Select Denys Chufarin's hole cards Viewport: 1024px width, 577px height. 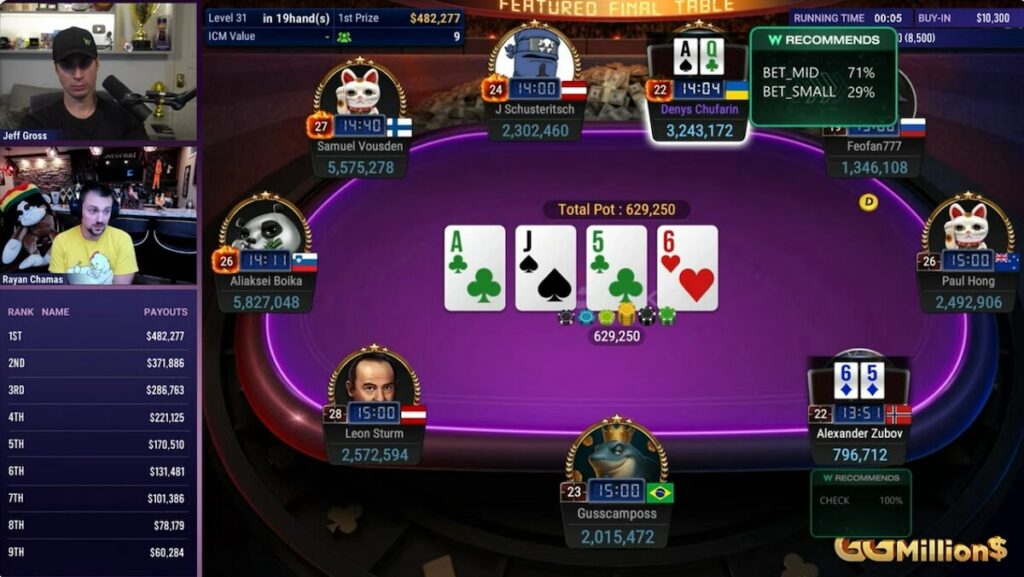tap(697, 57)
